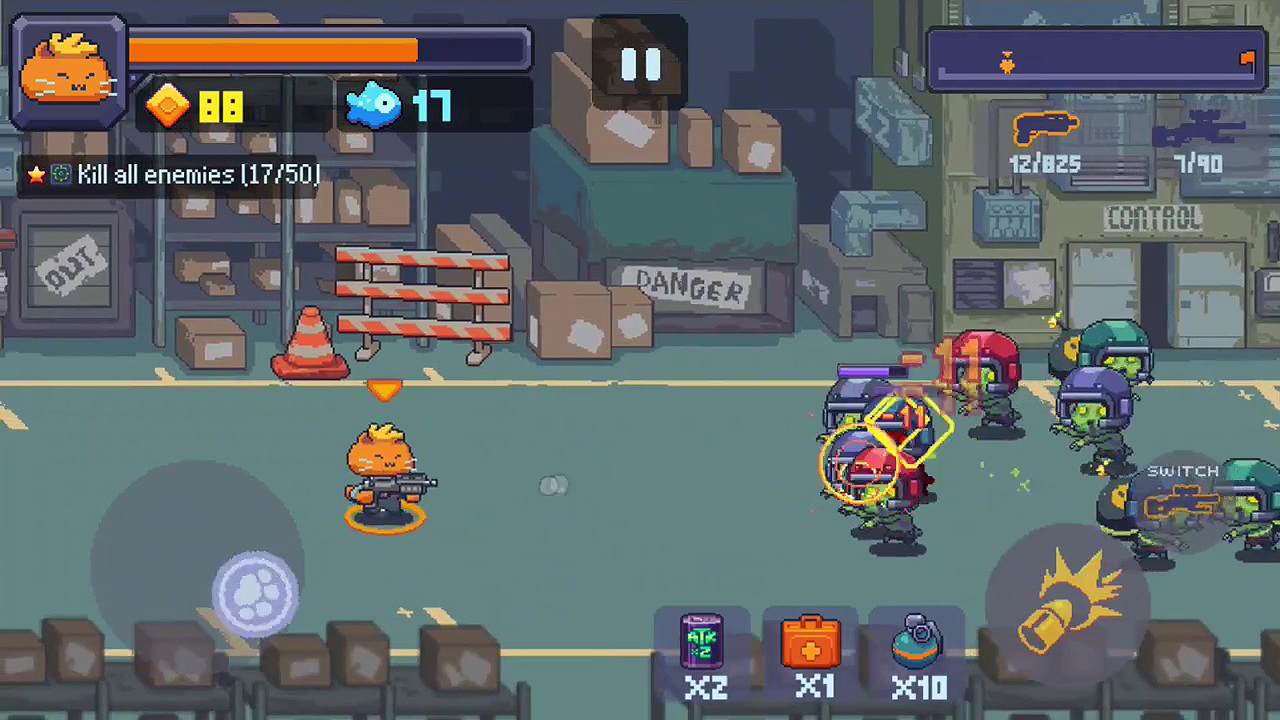Tap the star icon beside the quest text
The image size is (1280, 720).
coord(36,175)
